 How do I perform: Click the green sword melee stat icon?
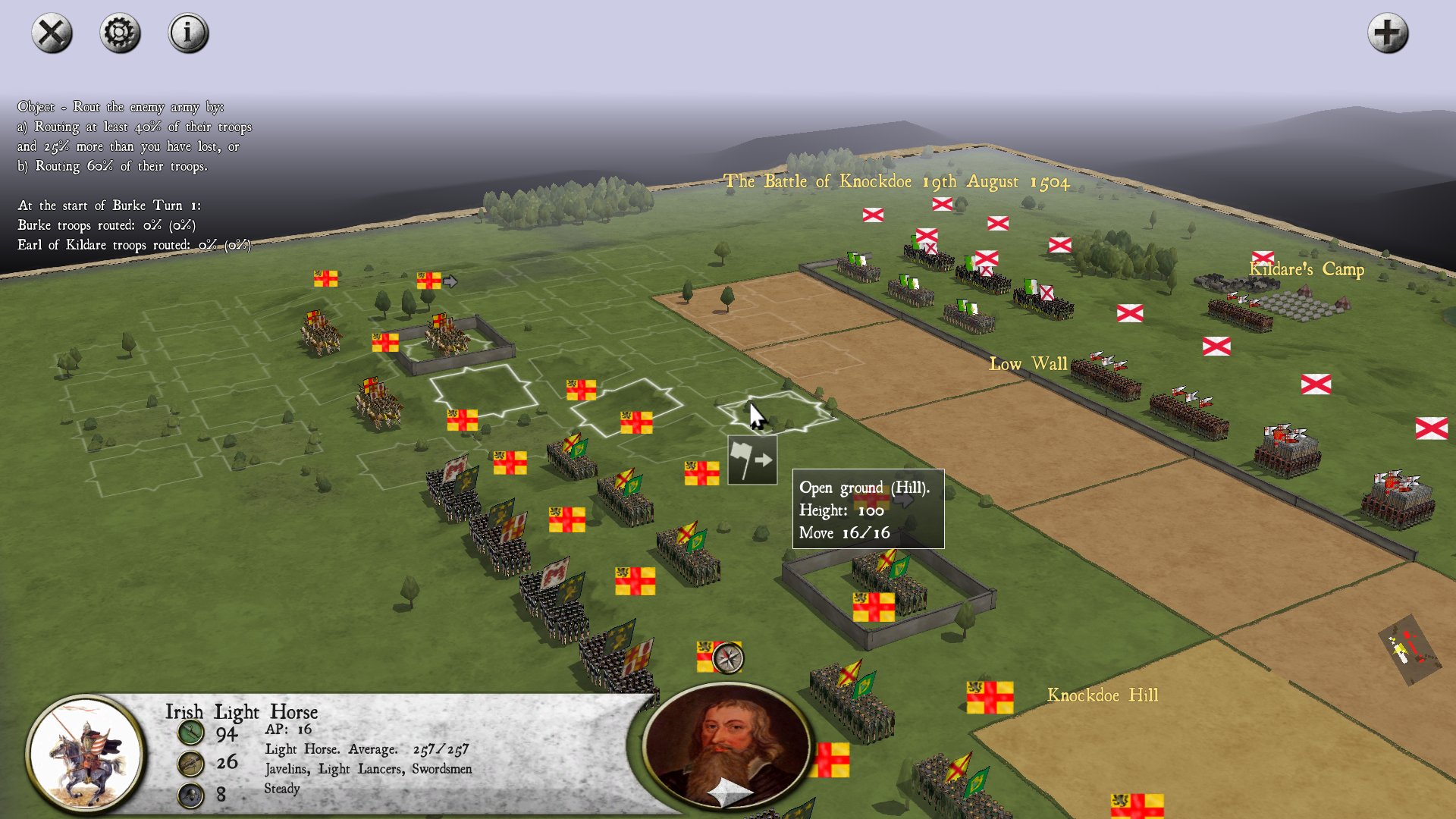pyautogui.click(x=190, y=733)
